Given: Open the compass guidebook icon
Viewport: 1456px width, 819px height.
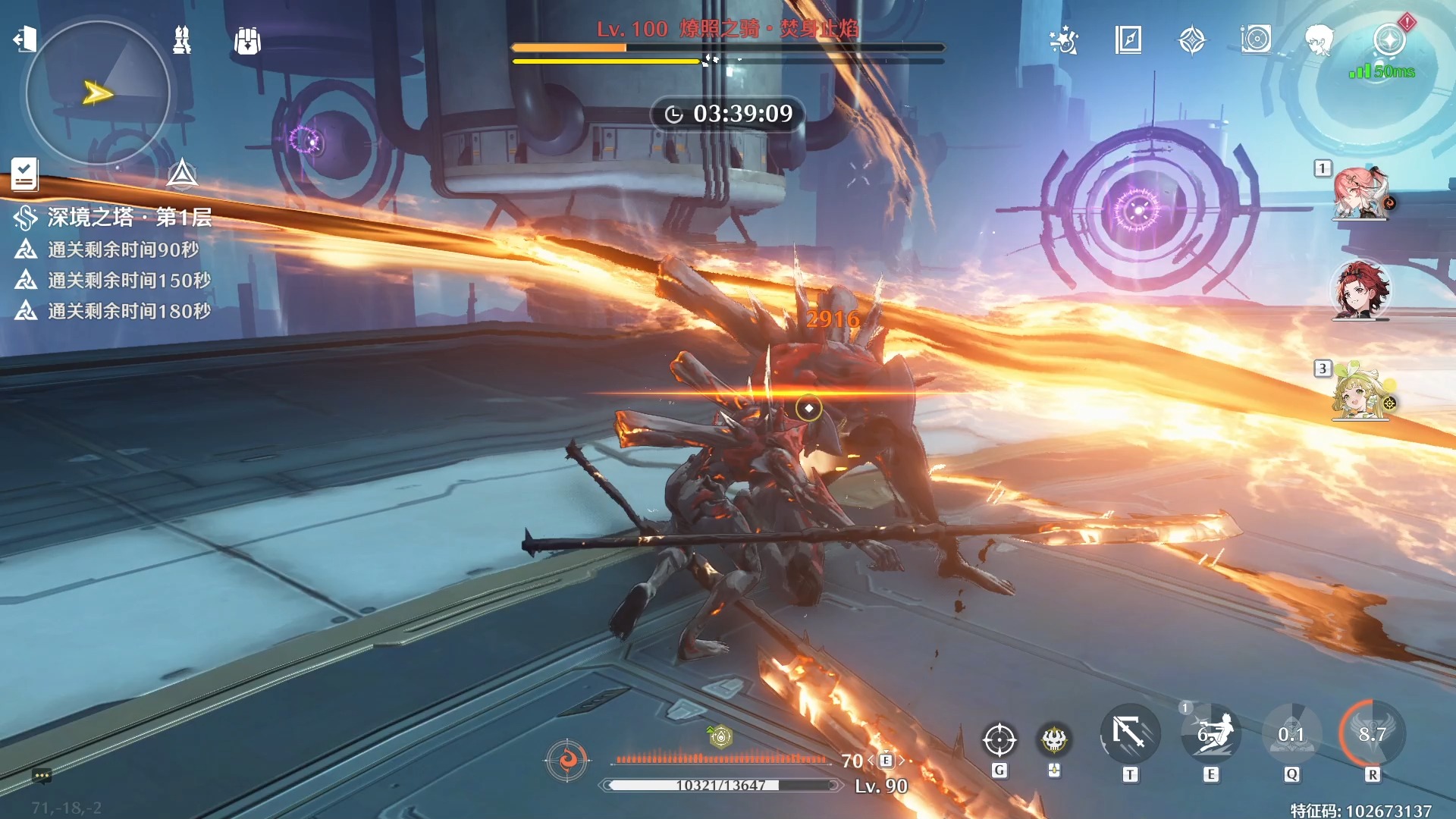Looking at the screenshot, I should (1128, 39).
